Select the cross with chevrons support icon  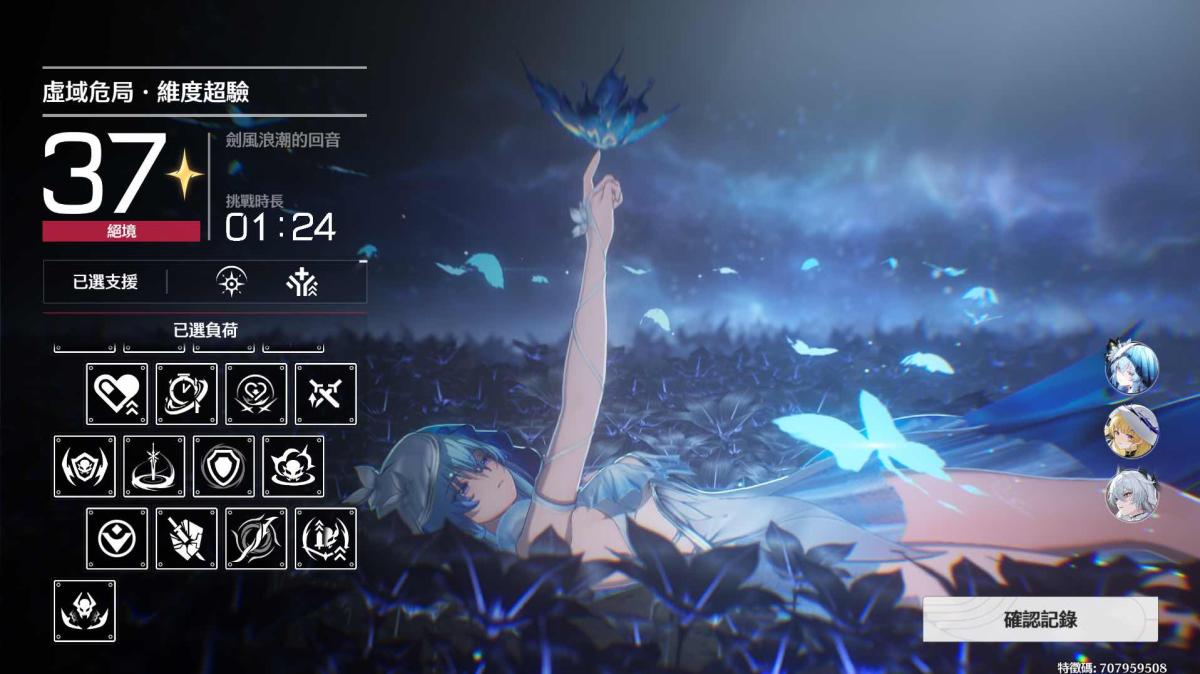[x=301, y=283]
